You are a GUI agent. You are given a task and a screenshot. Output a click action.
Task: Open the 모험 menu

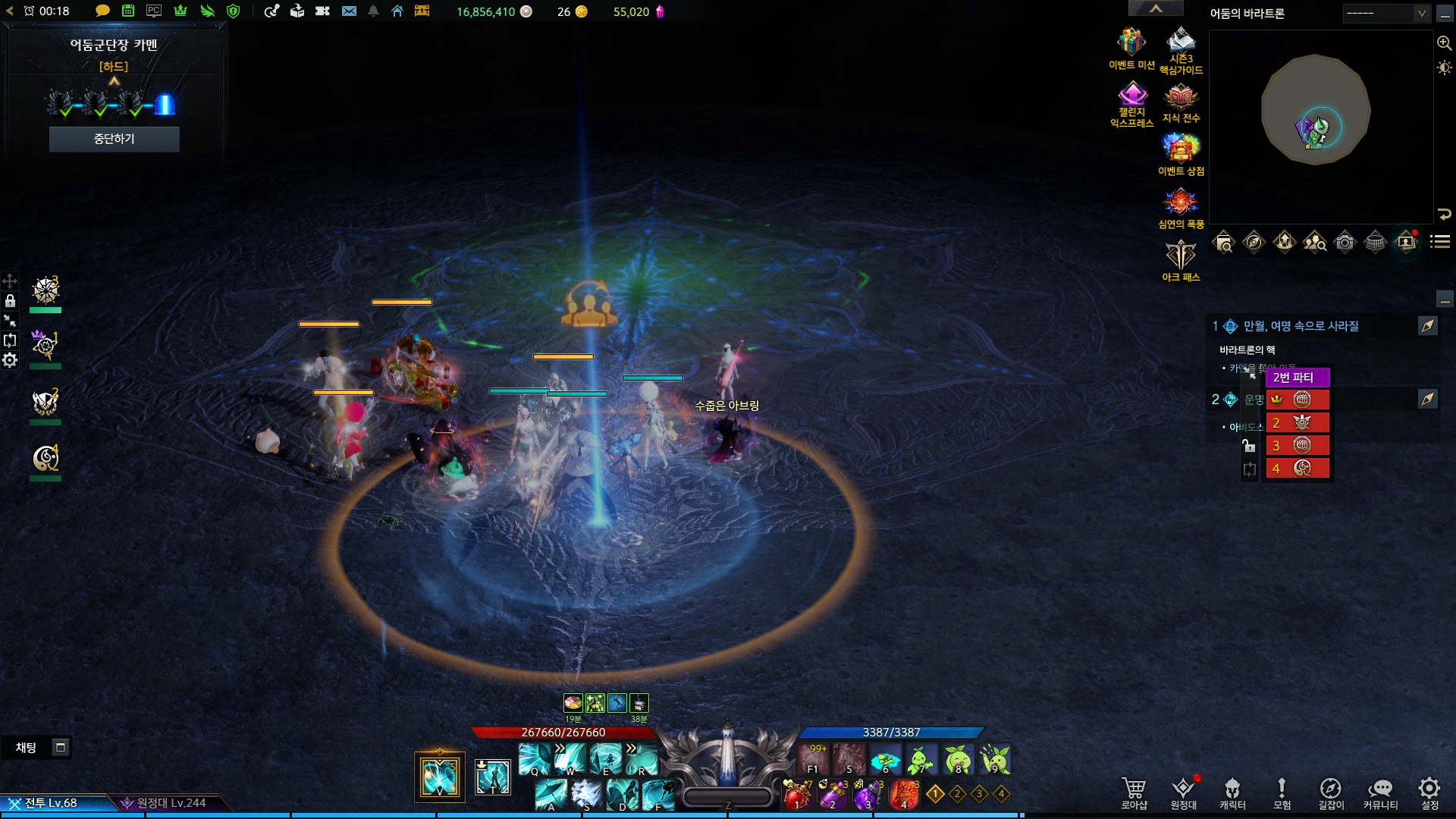(x=1282, y=792)
